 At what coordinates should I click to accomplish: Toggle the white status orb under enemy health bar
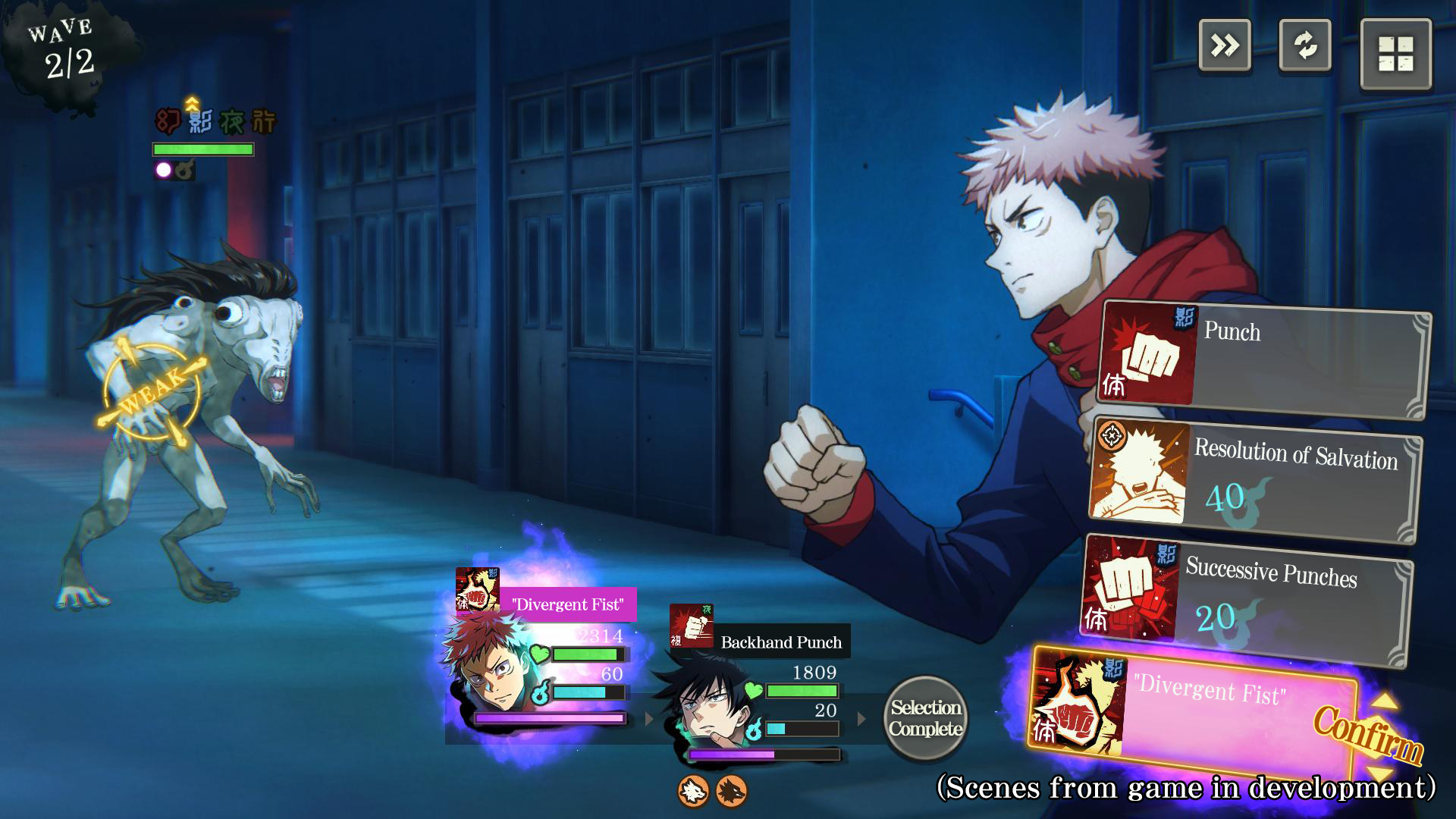[x=162, y=170]
